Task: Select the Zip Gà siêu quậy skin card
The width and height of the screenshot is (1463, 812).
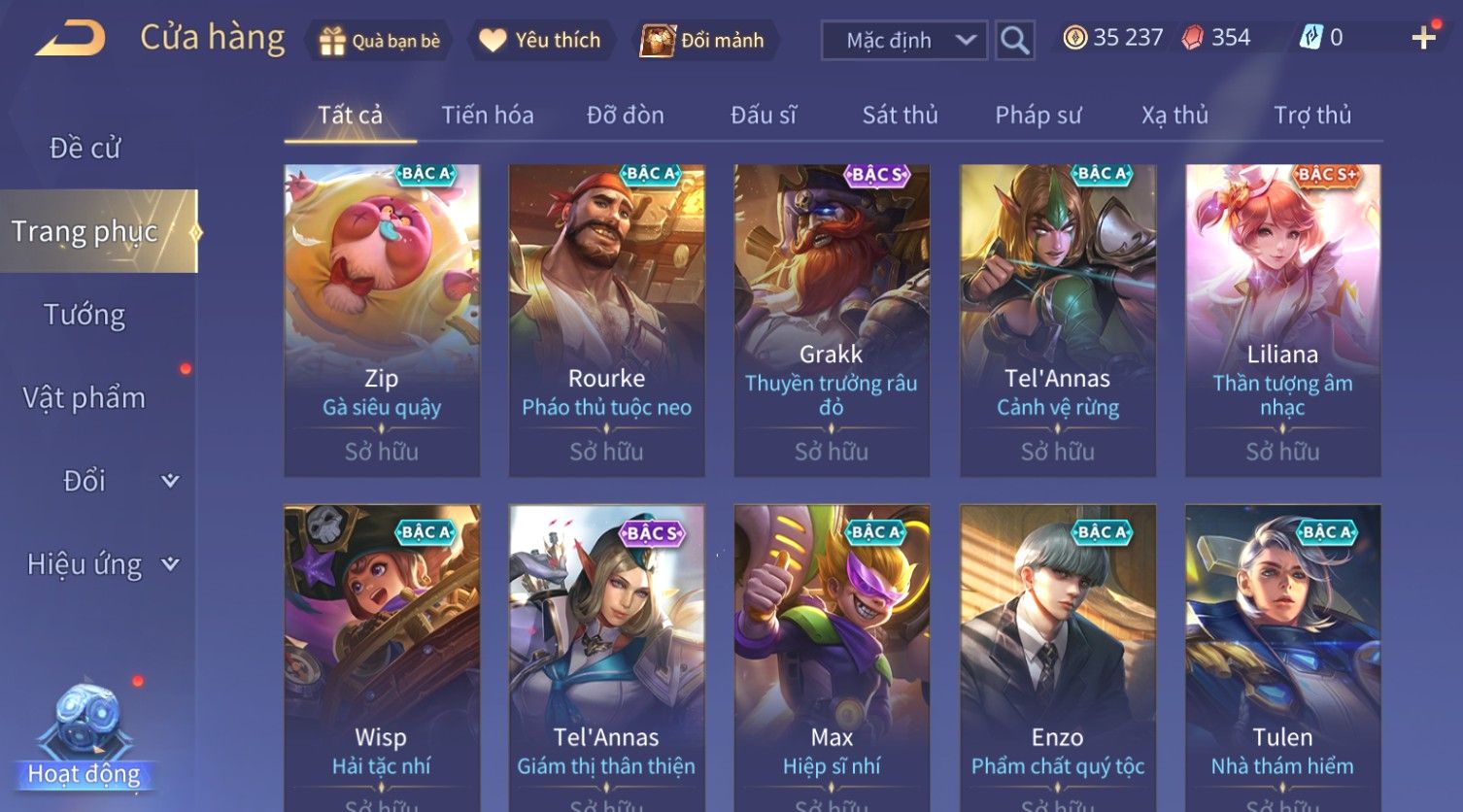Action: pyautogui.click(x=382, y=321)
